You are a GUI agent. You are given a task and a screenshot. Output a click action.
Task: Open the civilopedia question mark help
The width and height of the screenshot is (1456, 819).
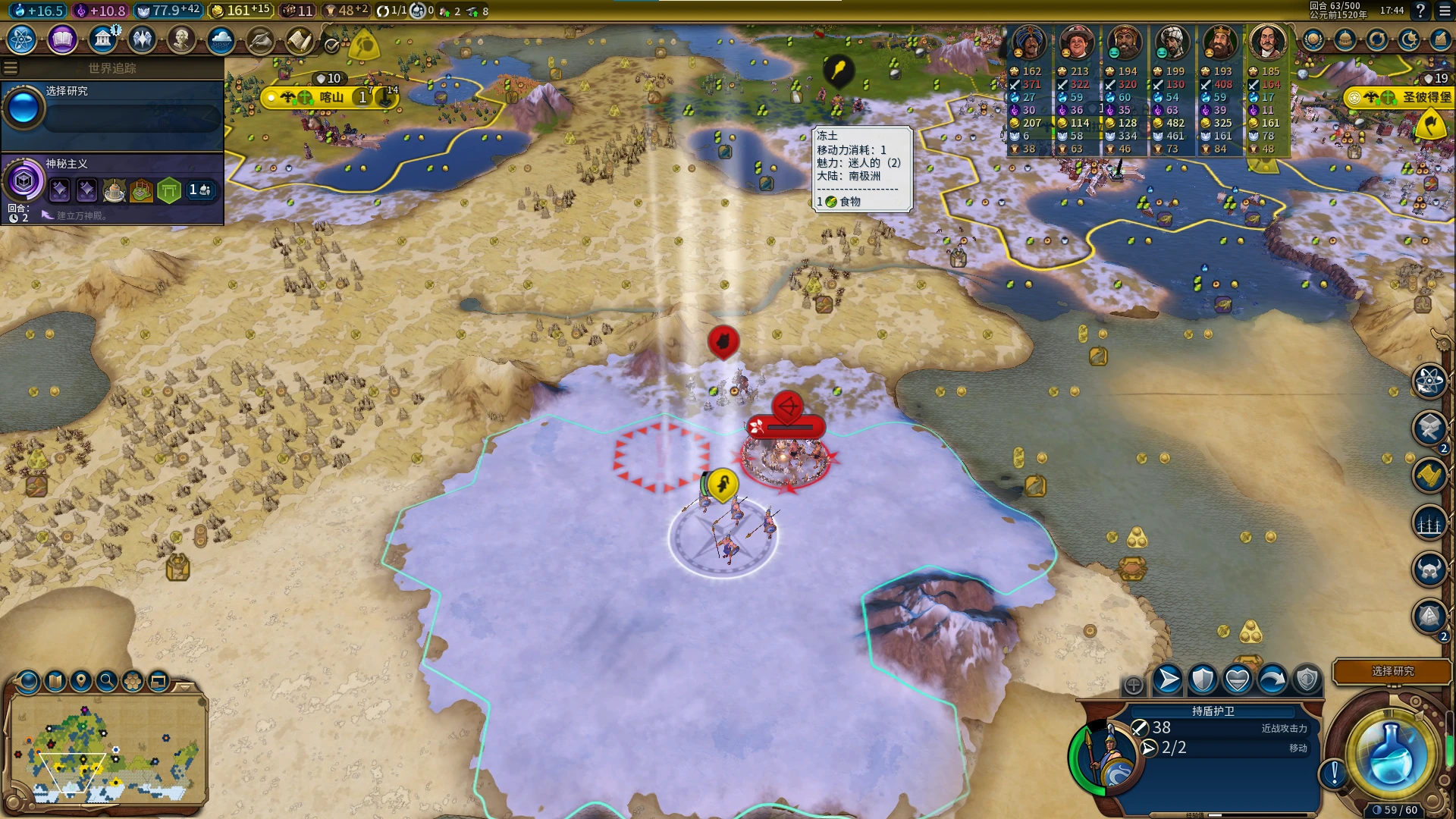[1420, 11]
